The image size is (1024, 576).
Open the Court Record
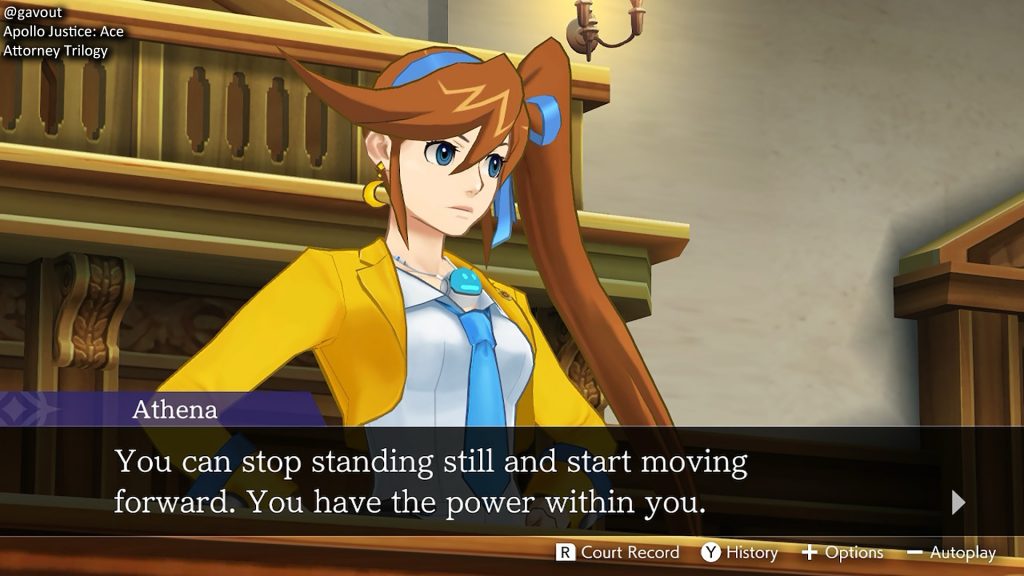point(618,552)
